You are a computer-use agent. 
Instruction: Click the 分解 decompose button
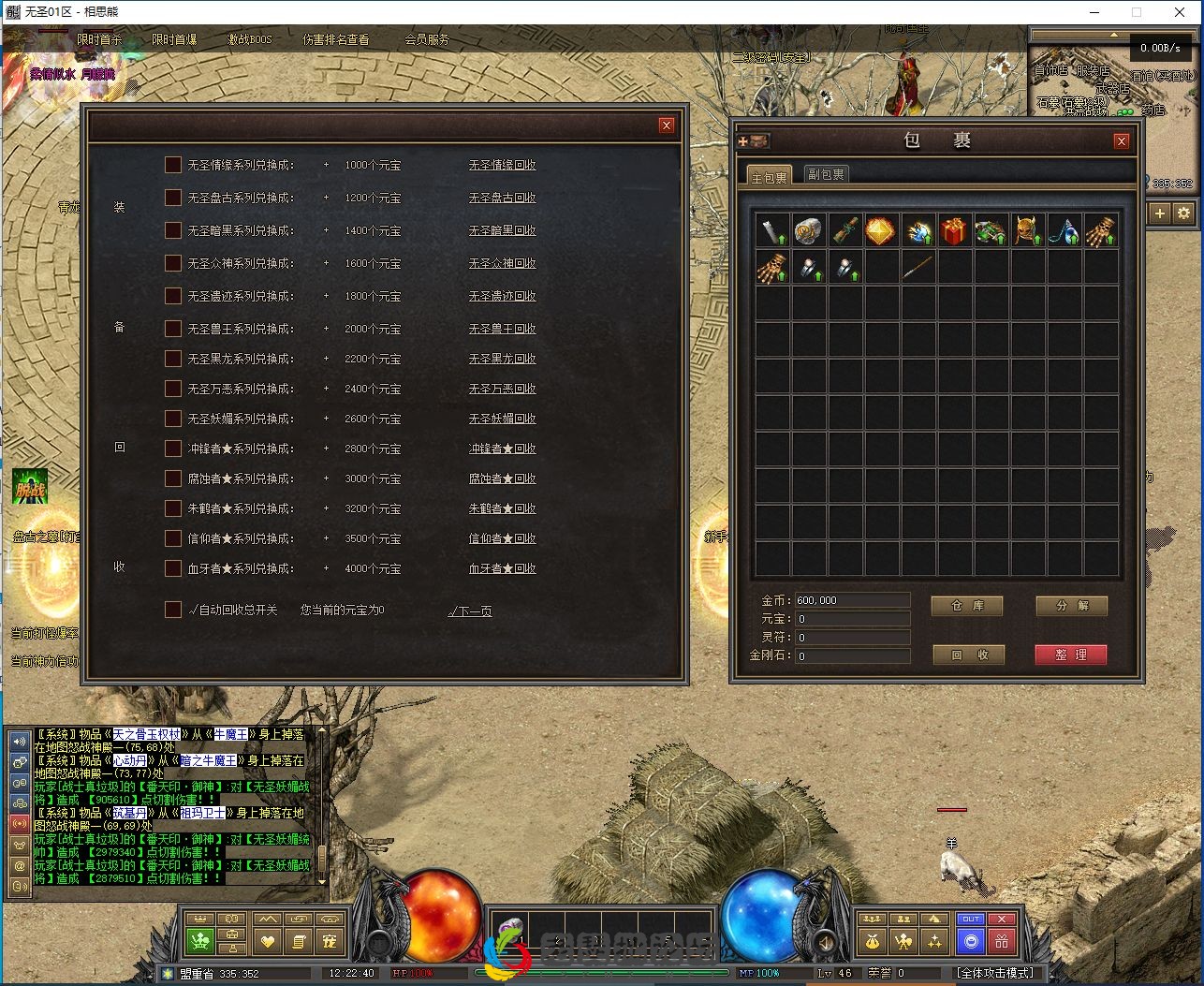[x=1071, y=606]
